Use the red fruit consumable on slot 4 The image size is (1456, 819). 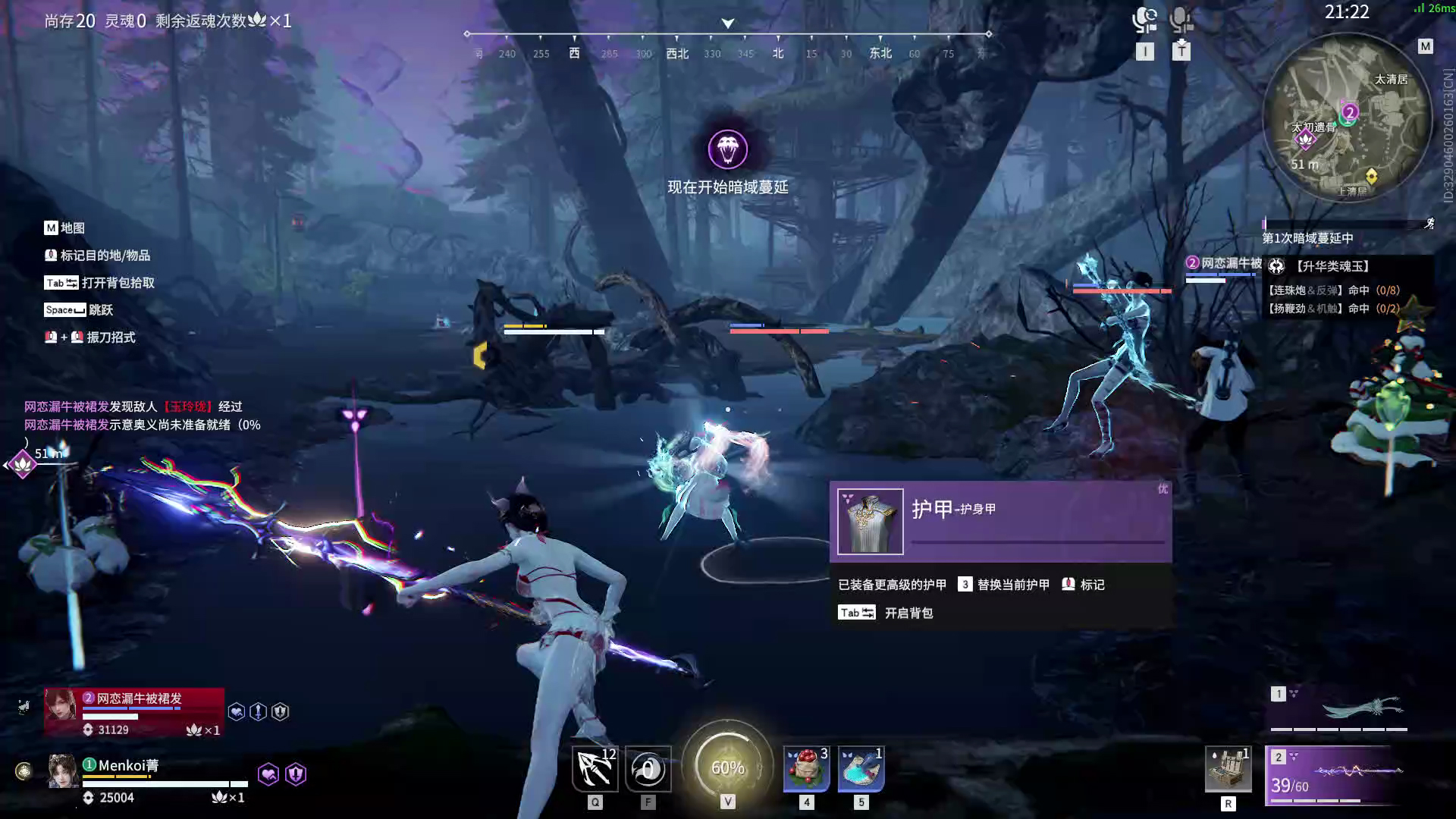(x=806, y=768)
